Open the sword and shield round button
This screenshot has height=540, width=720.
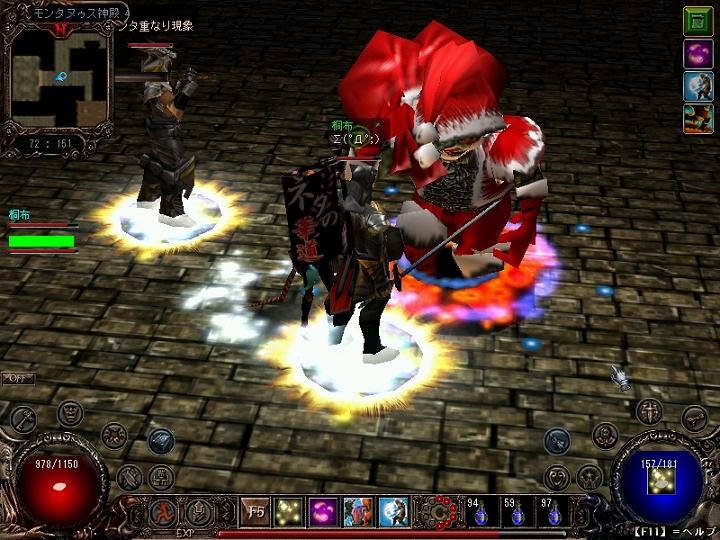click(x=651, y=410)
